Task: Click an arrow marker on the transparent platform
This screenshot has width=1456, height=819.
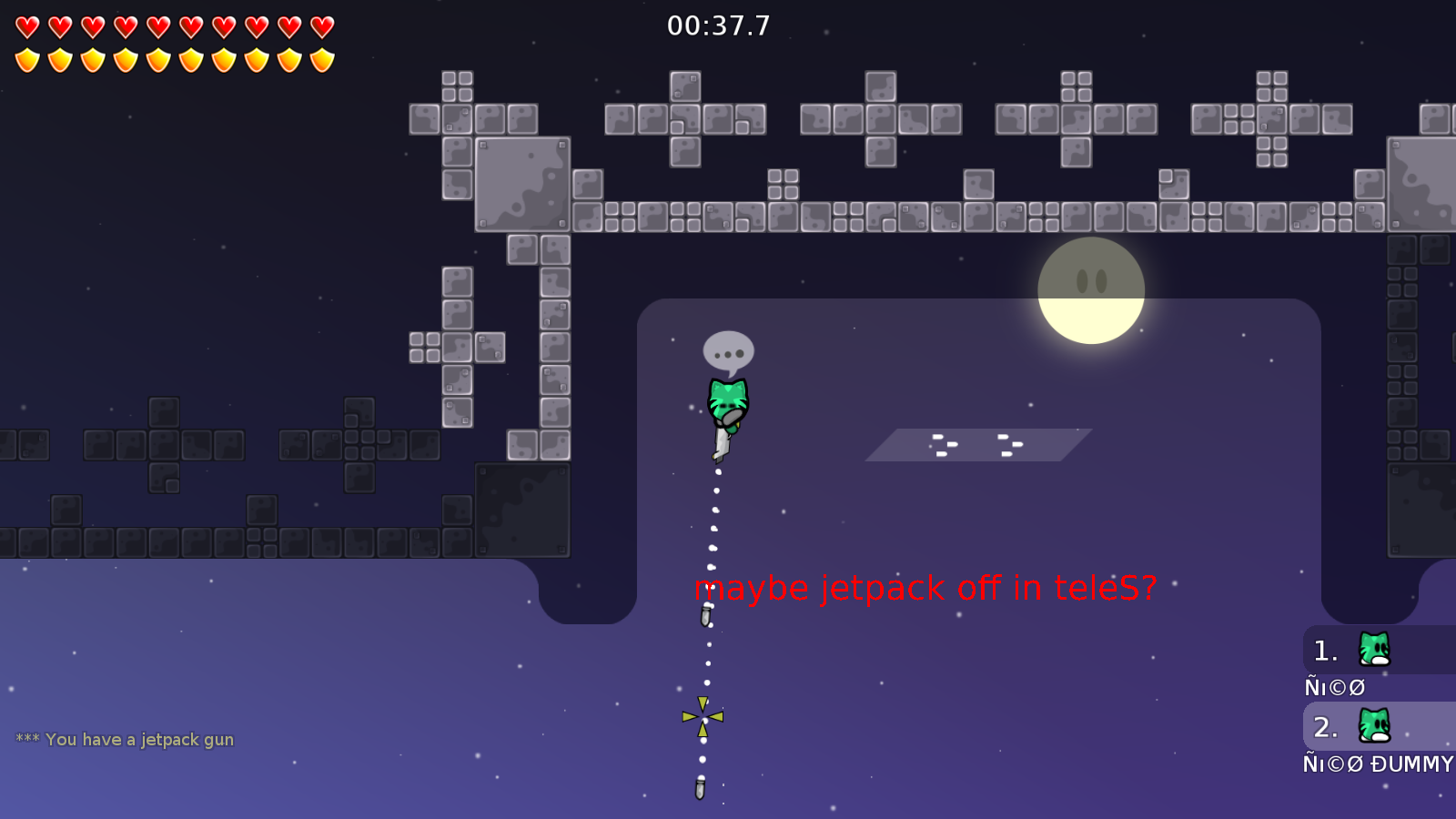Action: pos(946,442)
